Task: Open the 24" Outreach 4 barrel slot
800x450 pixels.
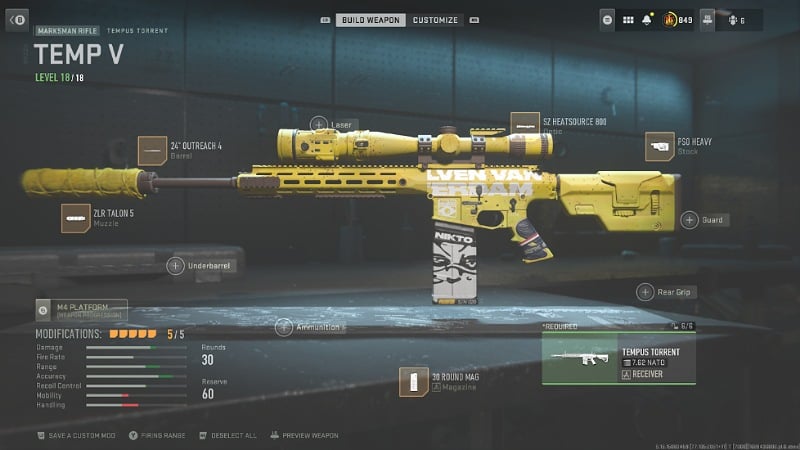Action: click(x=152, y=150)
